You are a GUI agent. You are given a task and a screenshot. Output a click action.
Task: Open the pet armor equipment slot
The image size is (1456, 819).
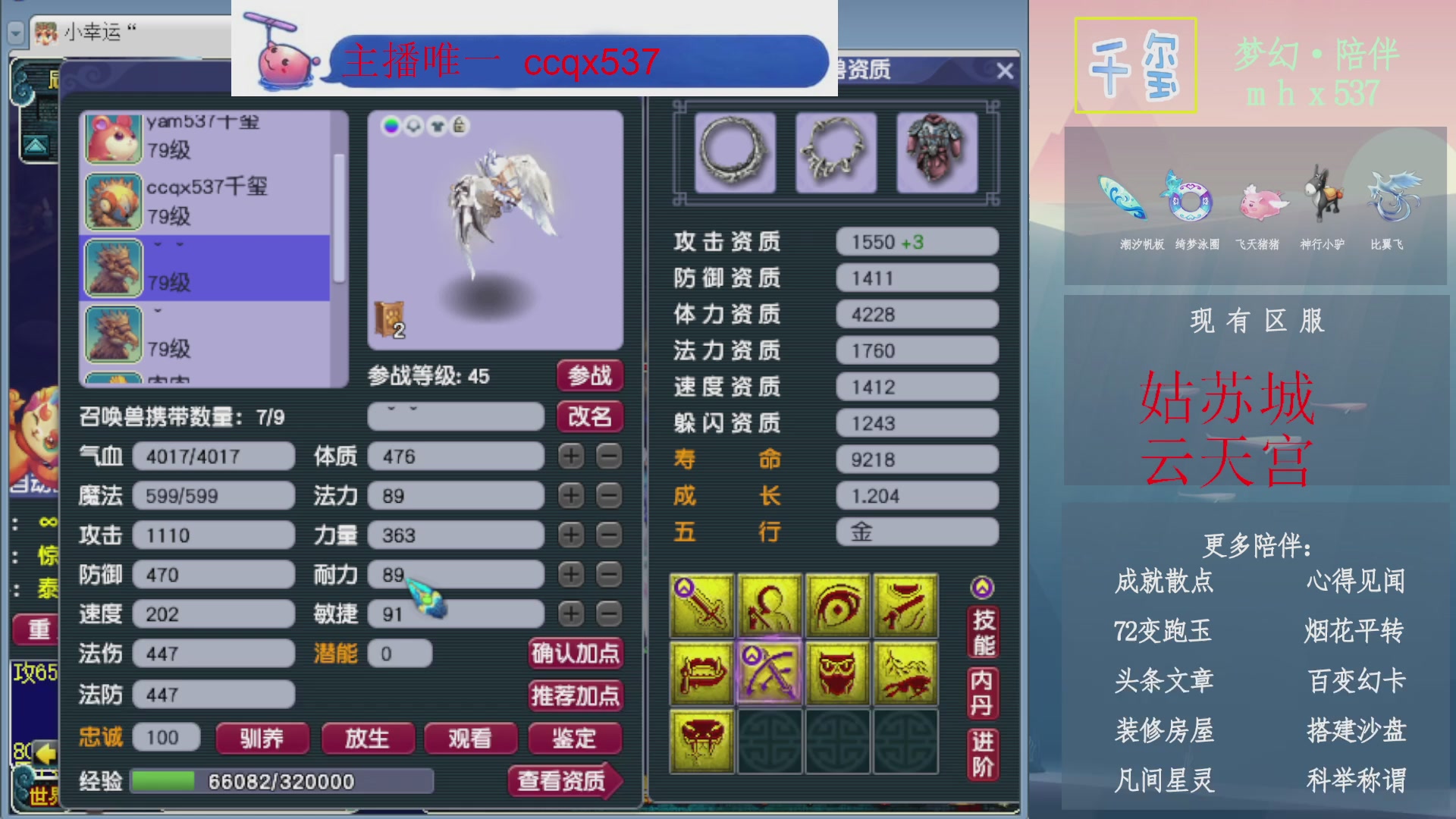[937, 150]
